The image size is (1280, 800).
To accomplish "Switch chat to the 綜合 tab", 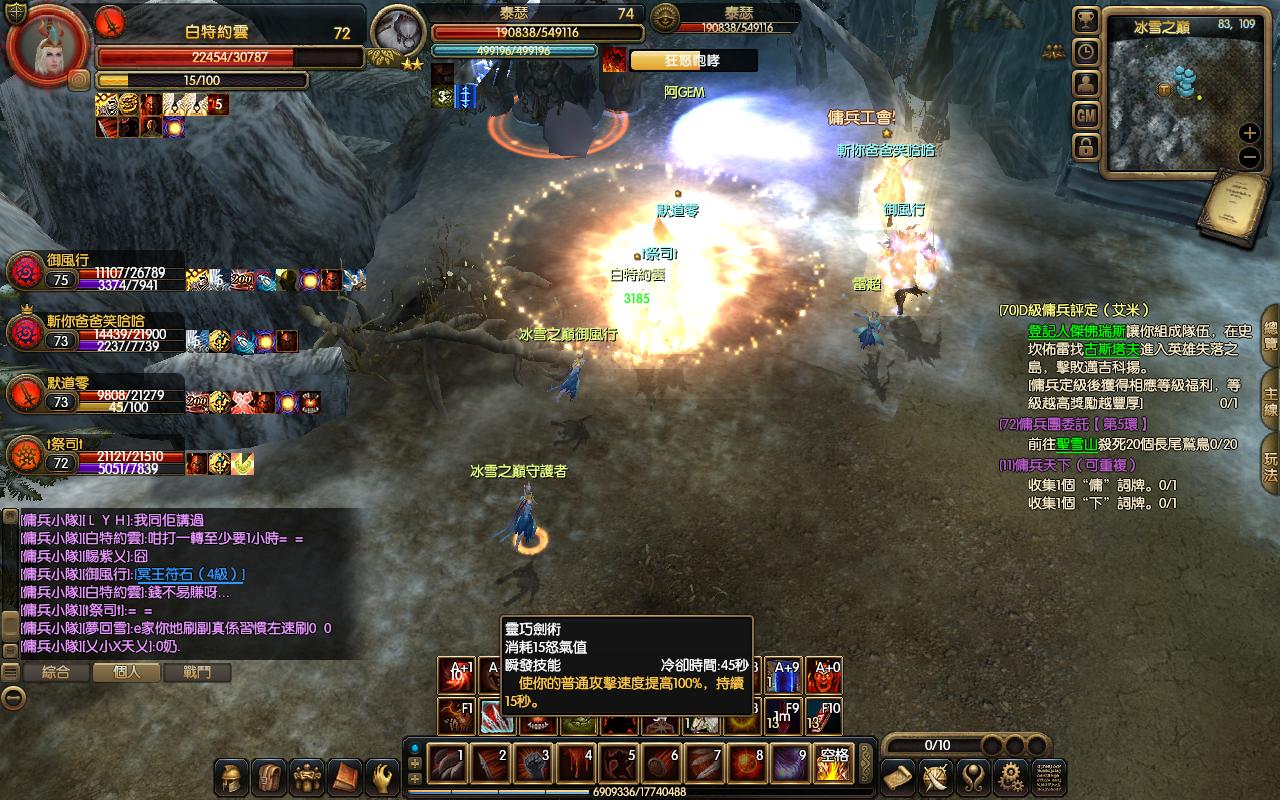I will pyautogui.click(x=56, y=672).
